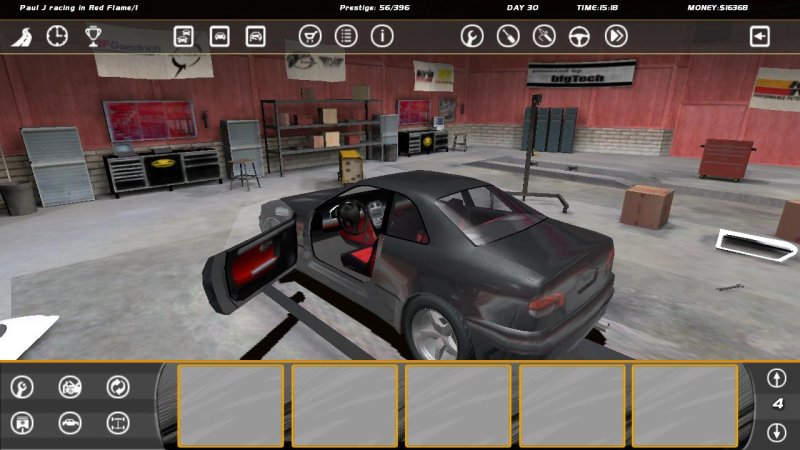This screenshot has height=450, width=800.
Task: Open the side-view car body category
Action: 70,423
